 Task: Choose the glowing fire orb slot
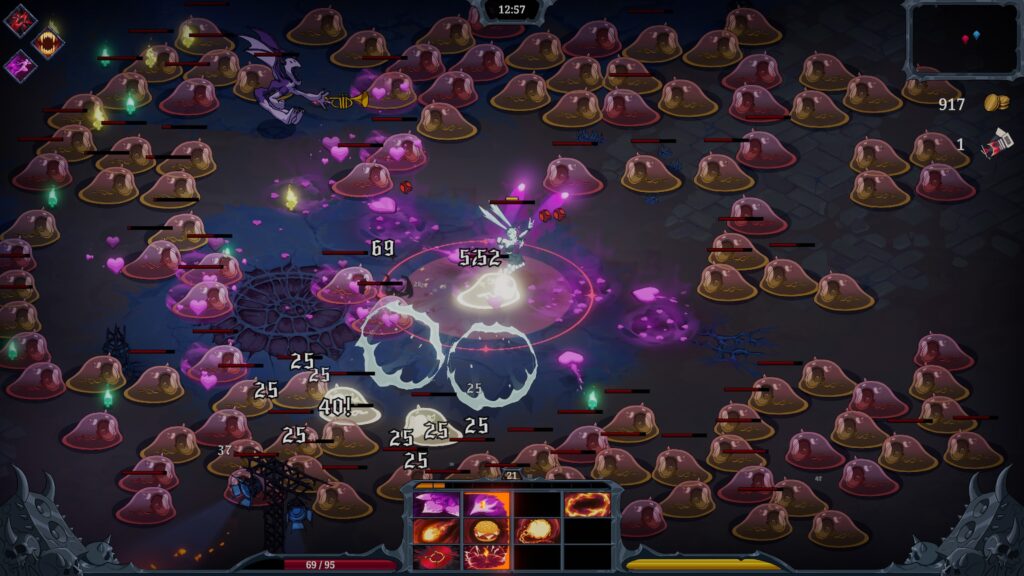pyautogui.click(x=537, y=530)
